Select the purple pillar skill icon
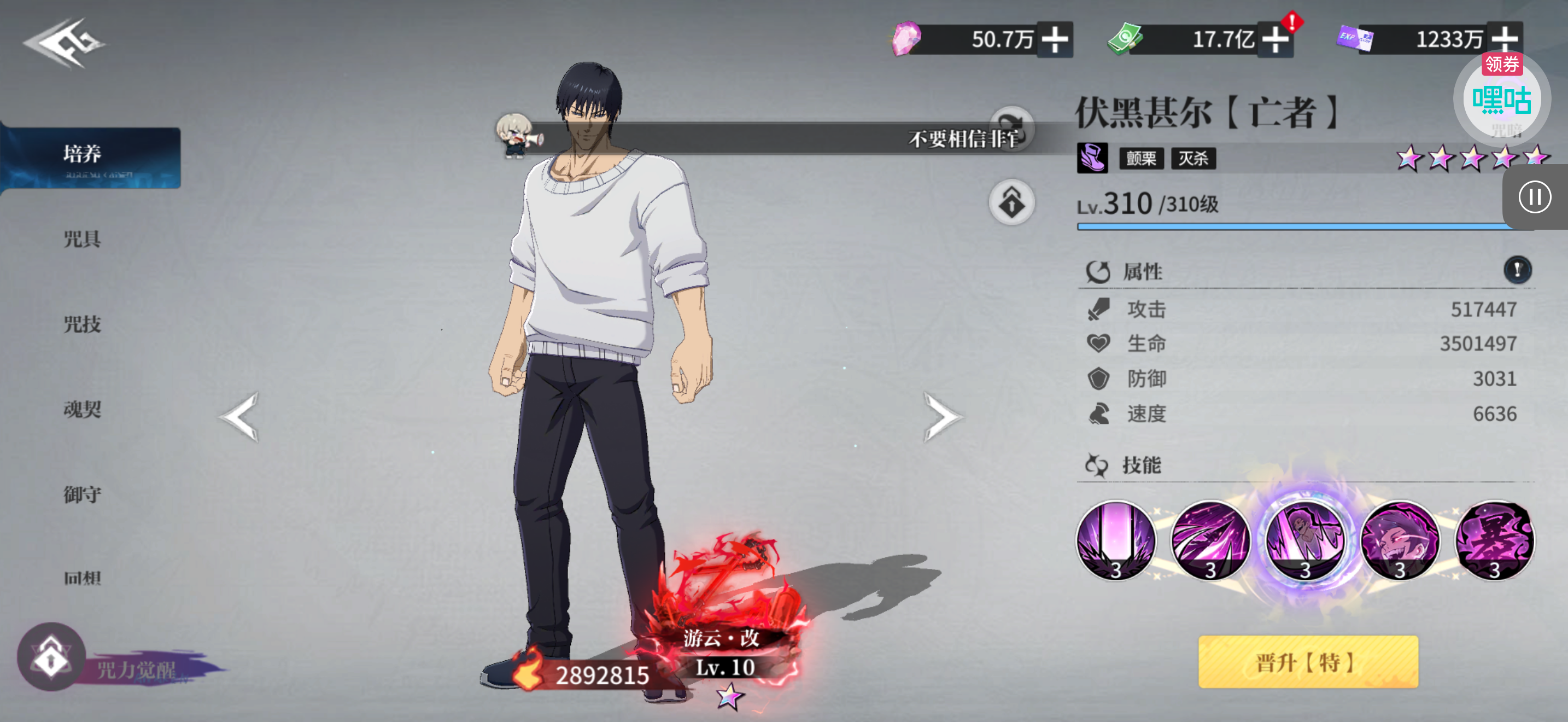1568x722 pixels. point(1116,540)
